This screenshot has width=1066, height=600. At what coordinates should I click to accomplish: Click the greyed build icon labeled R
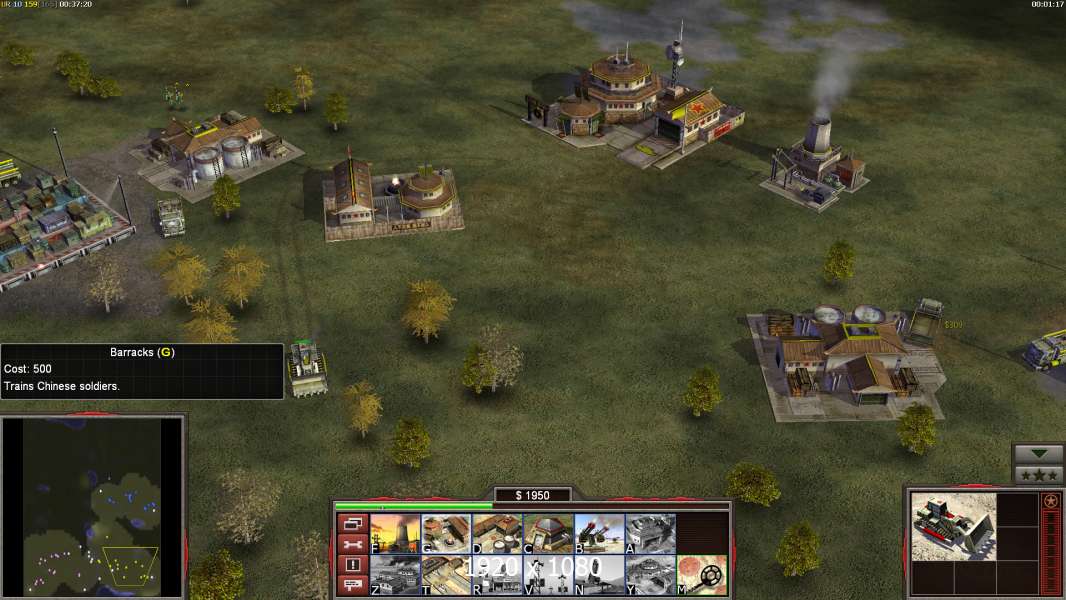[497, 575]
